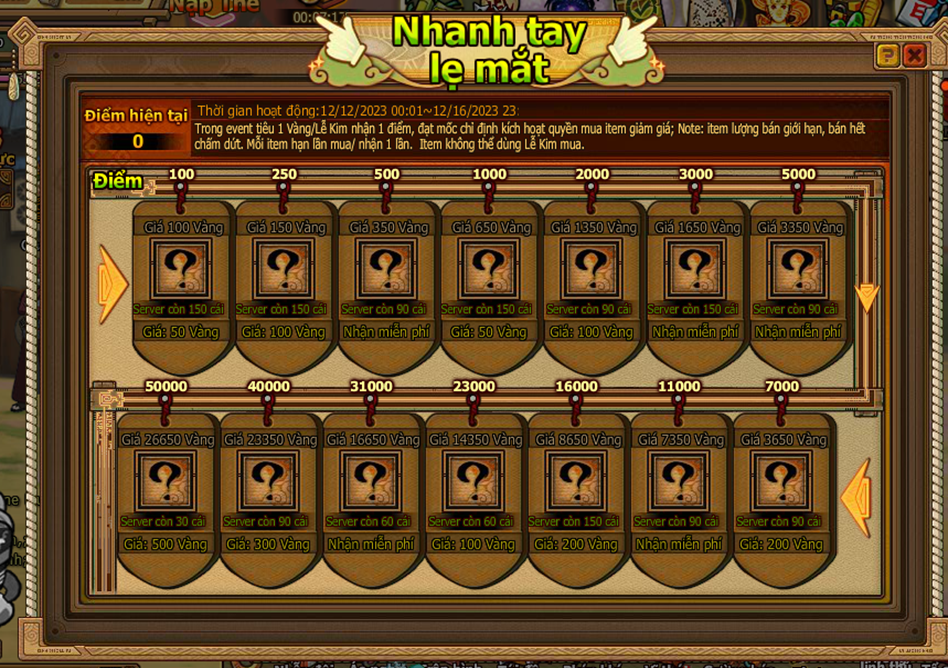Open the event help question-mark button
Viewport: 948px width, 668px height.
coord(887,57)
